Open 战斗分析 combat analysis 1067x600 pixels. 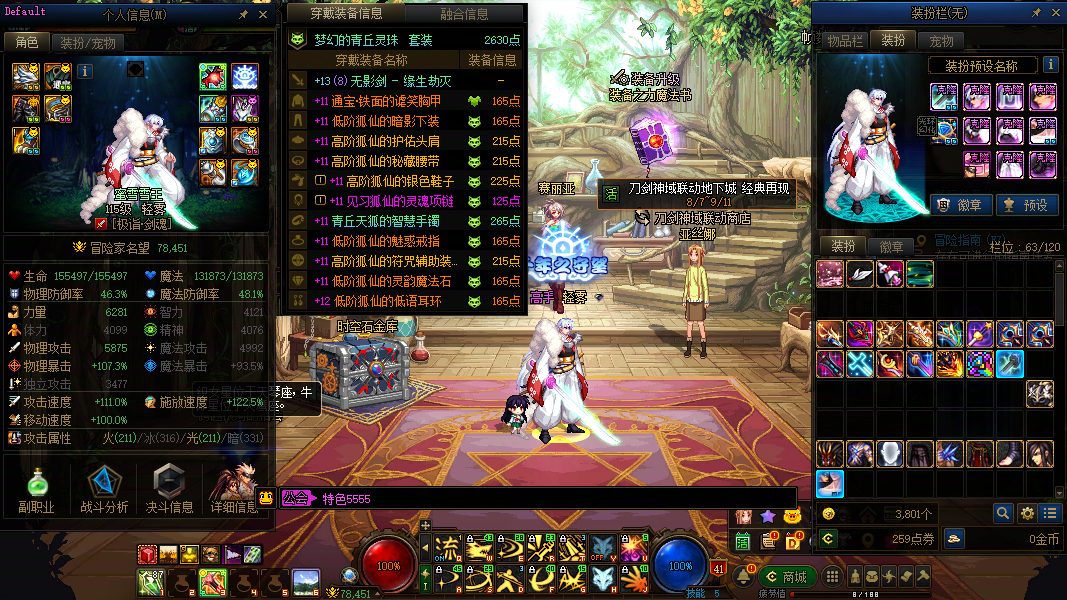(x=103, y=490)
